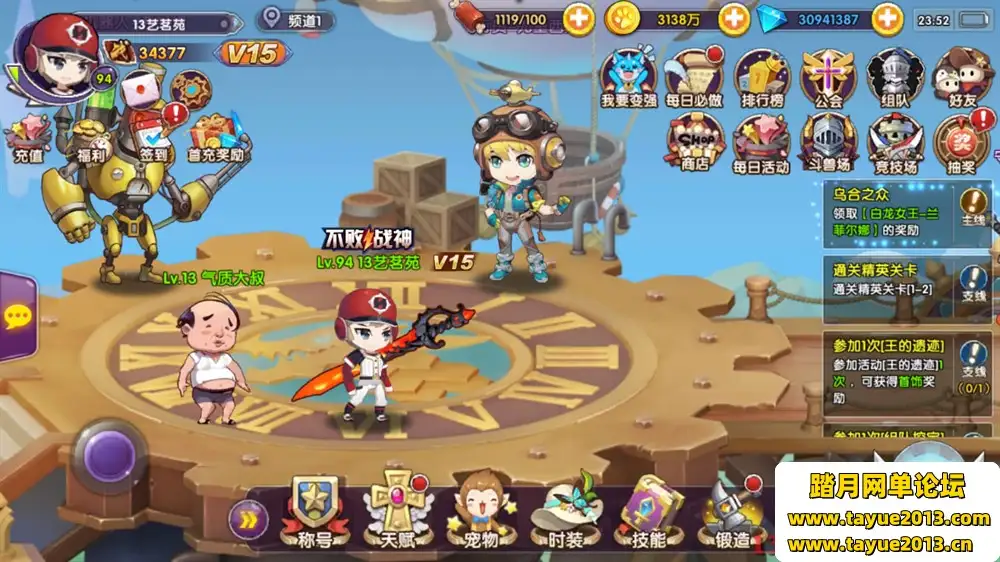Open the 好友 friends list
This screenshot has height=562, width=1000.
(x=960, y=74)
